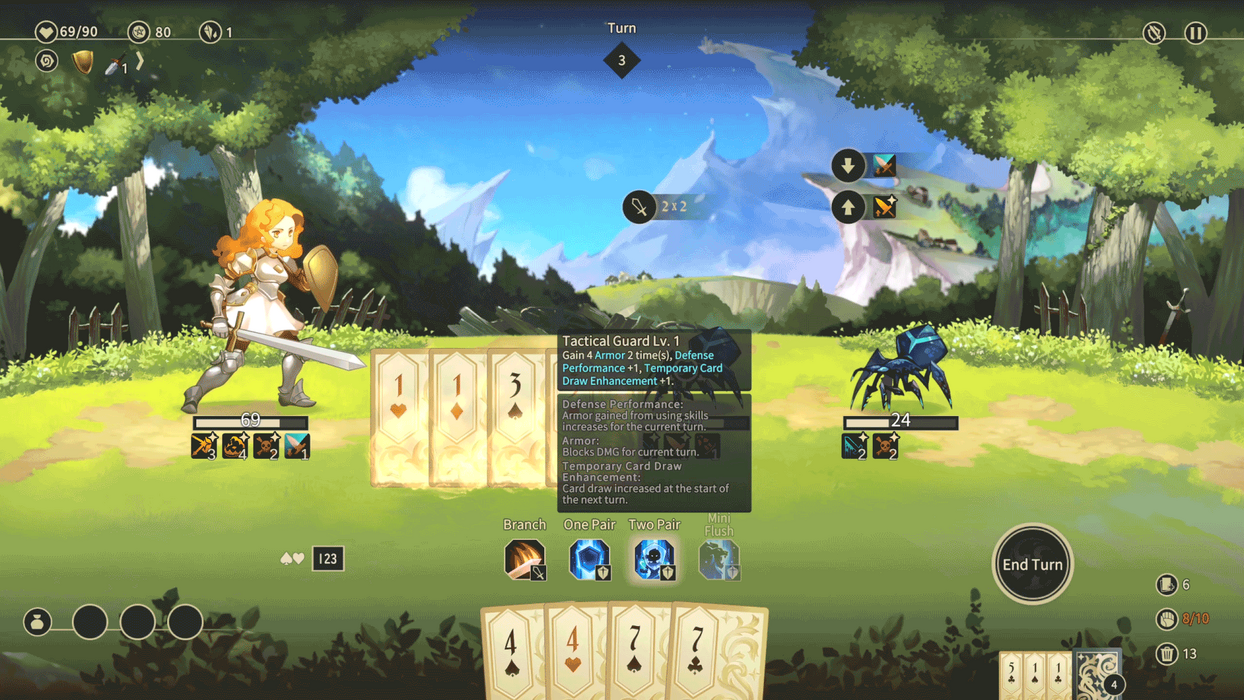Pick the 7 of spades card

click(635, 654)
